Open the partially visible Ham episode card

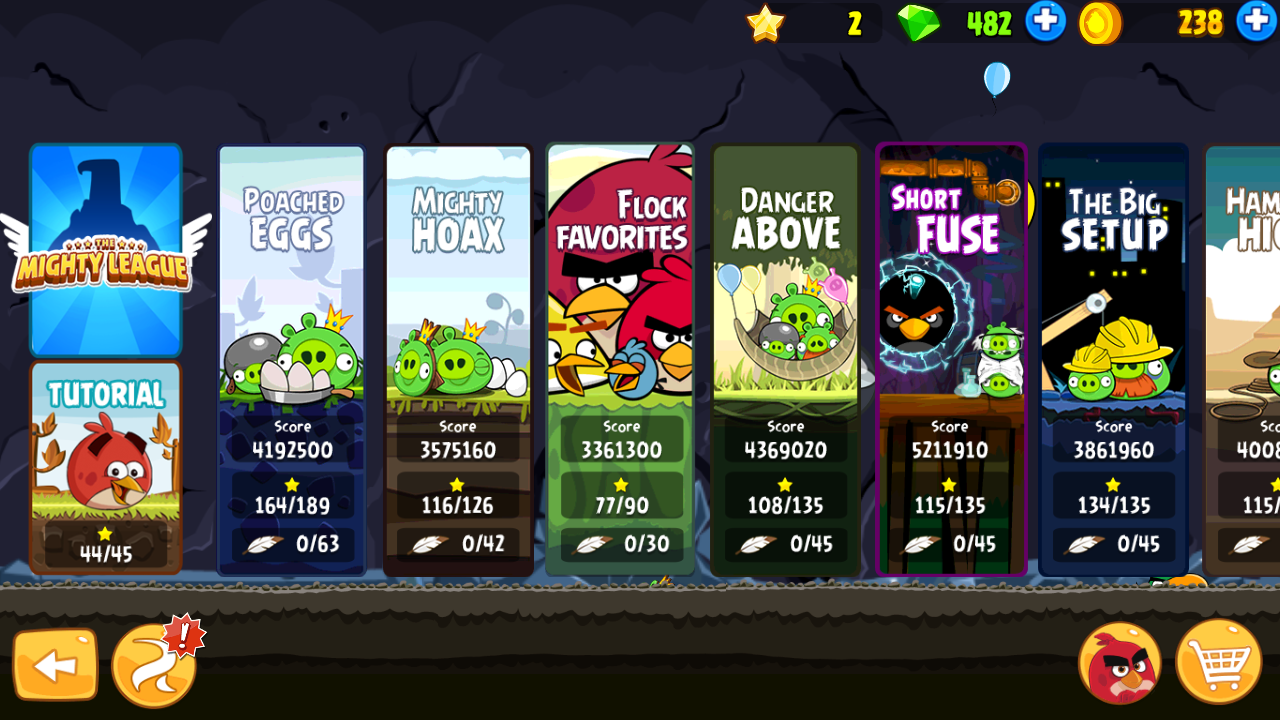1244,360
